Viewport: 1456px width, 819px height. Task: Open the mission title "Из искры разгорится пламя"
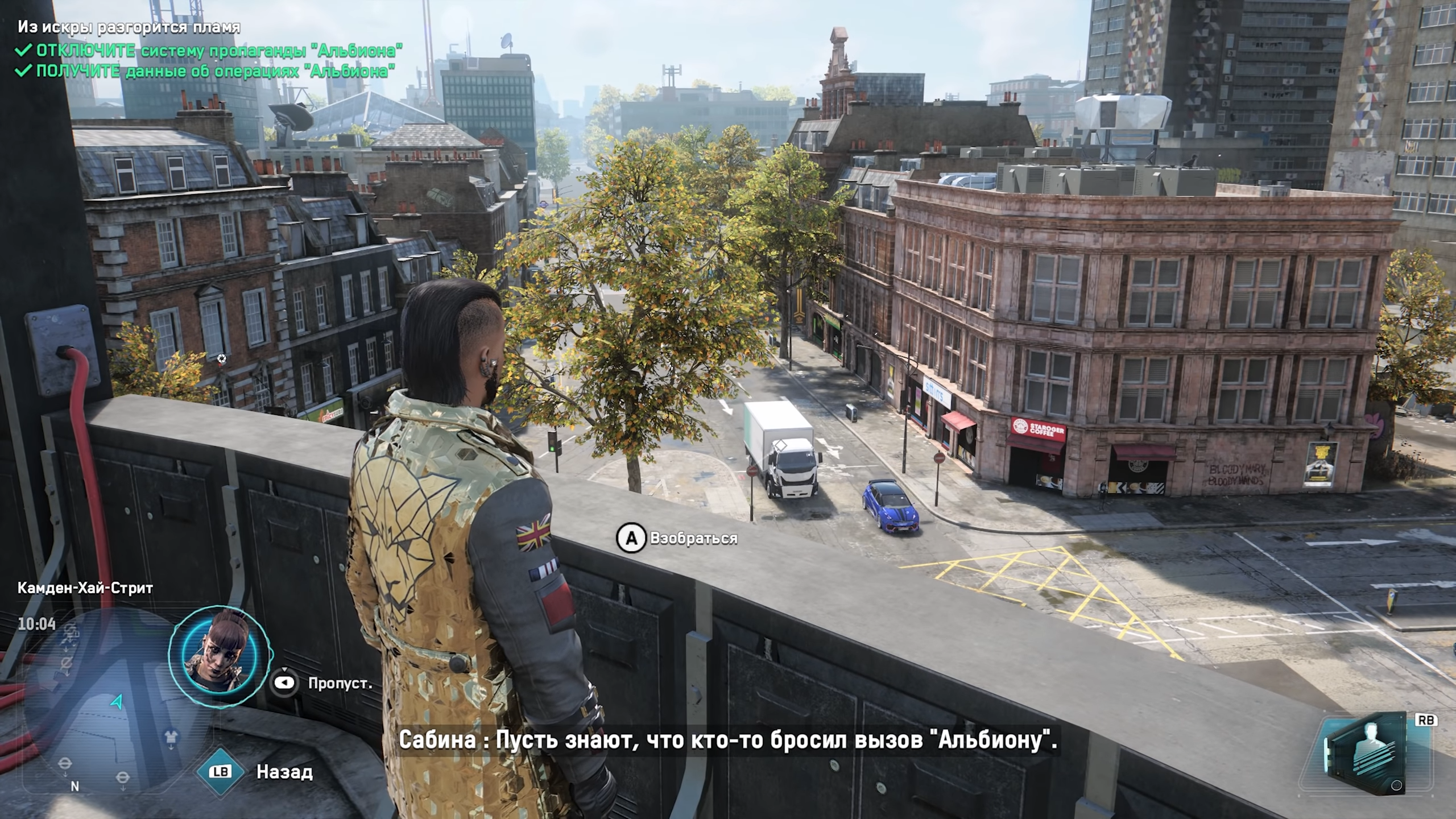129,27
